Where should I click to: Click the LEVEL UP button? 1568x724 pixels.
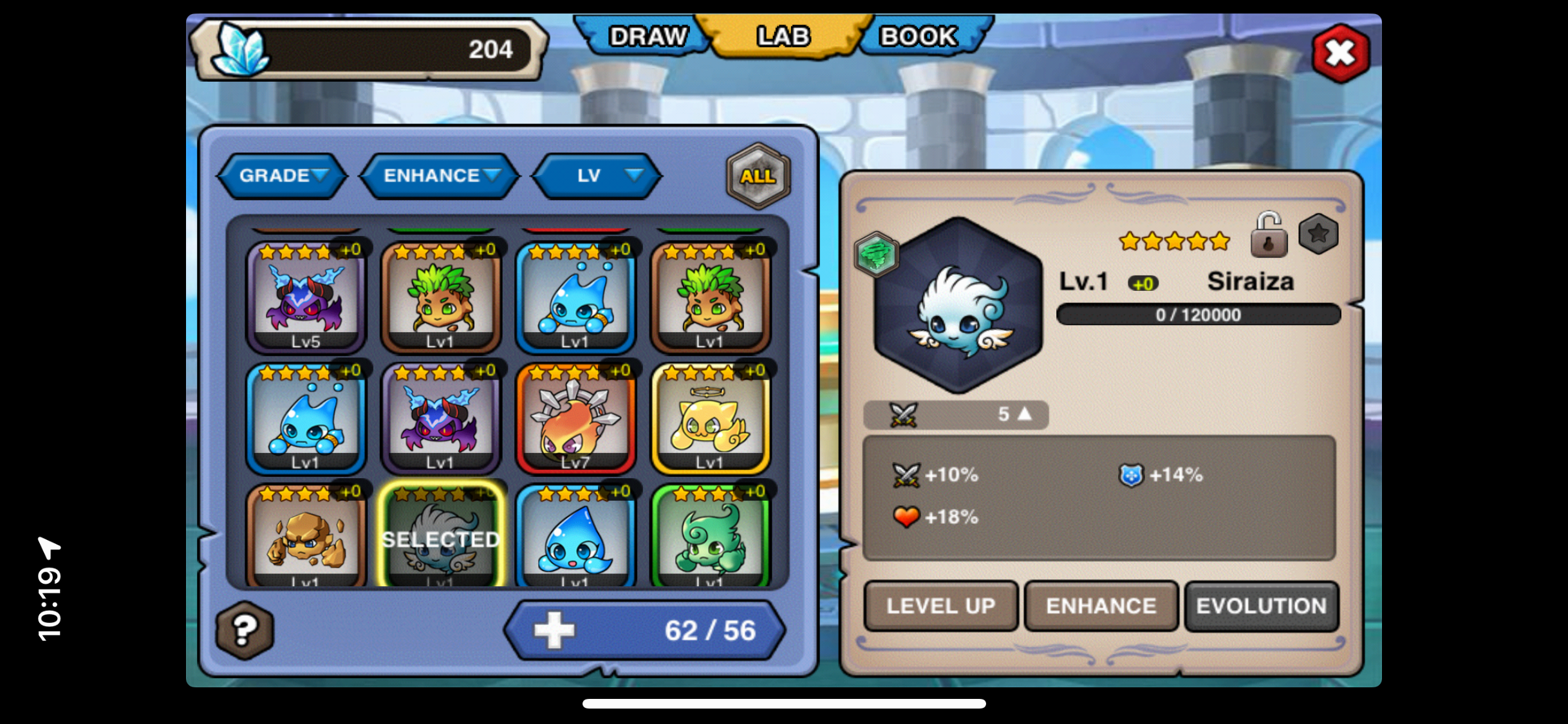click(x=940, y=606)
